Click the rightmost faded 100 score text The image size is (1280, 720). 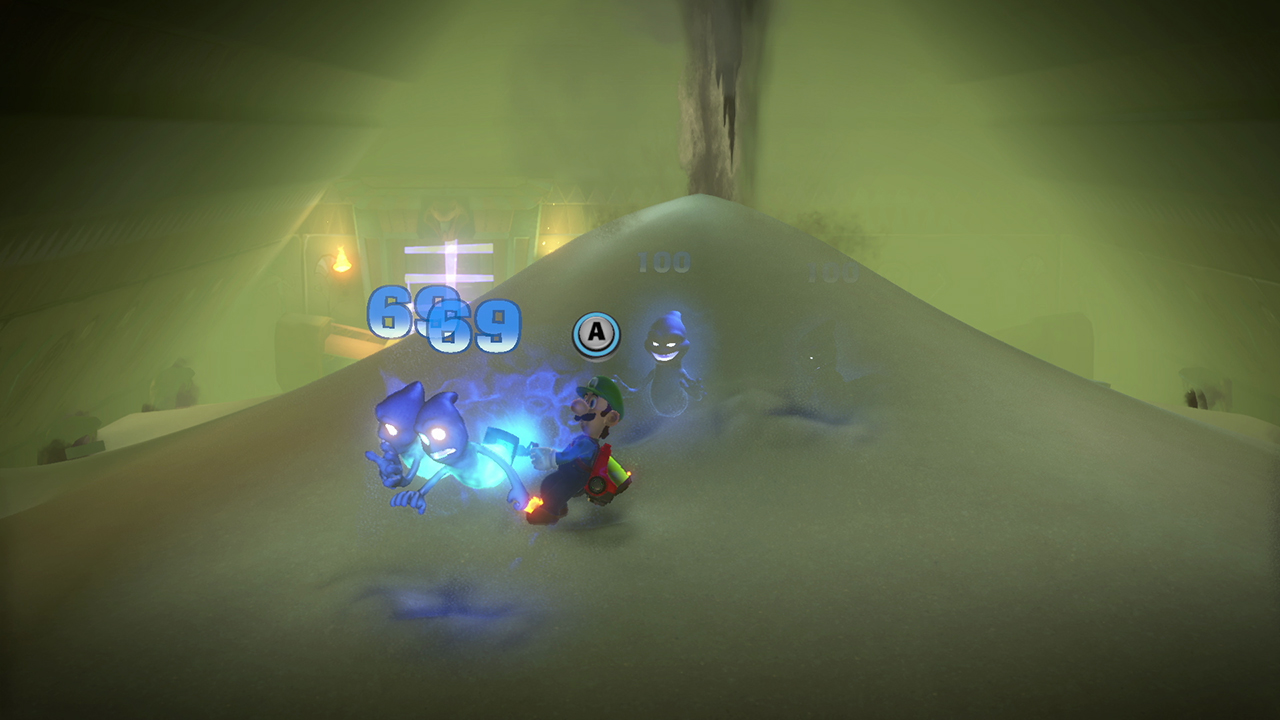point(835,270)
